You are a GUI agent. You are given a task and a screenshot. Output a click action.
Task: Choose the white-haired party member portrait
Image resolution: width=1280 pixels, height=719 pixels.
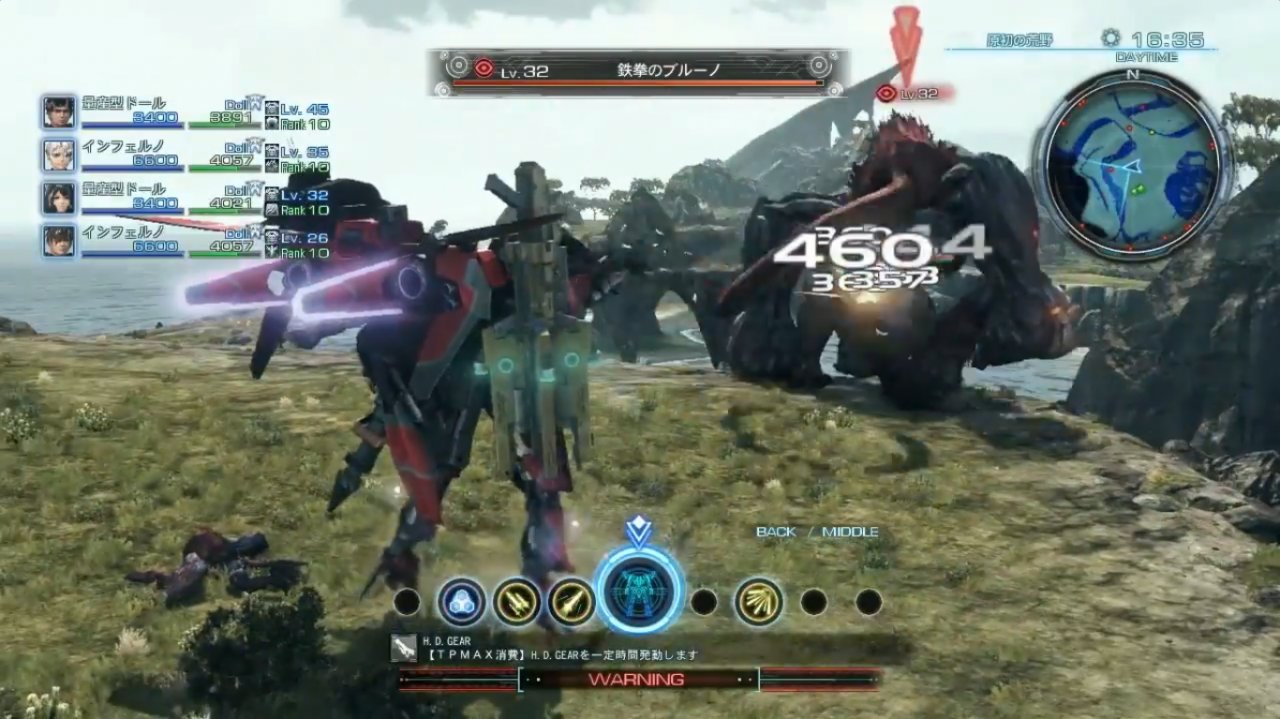[x=59, y=154]
